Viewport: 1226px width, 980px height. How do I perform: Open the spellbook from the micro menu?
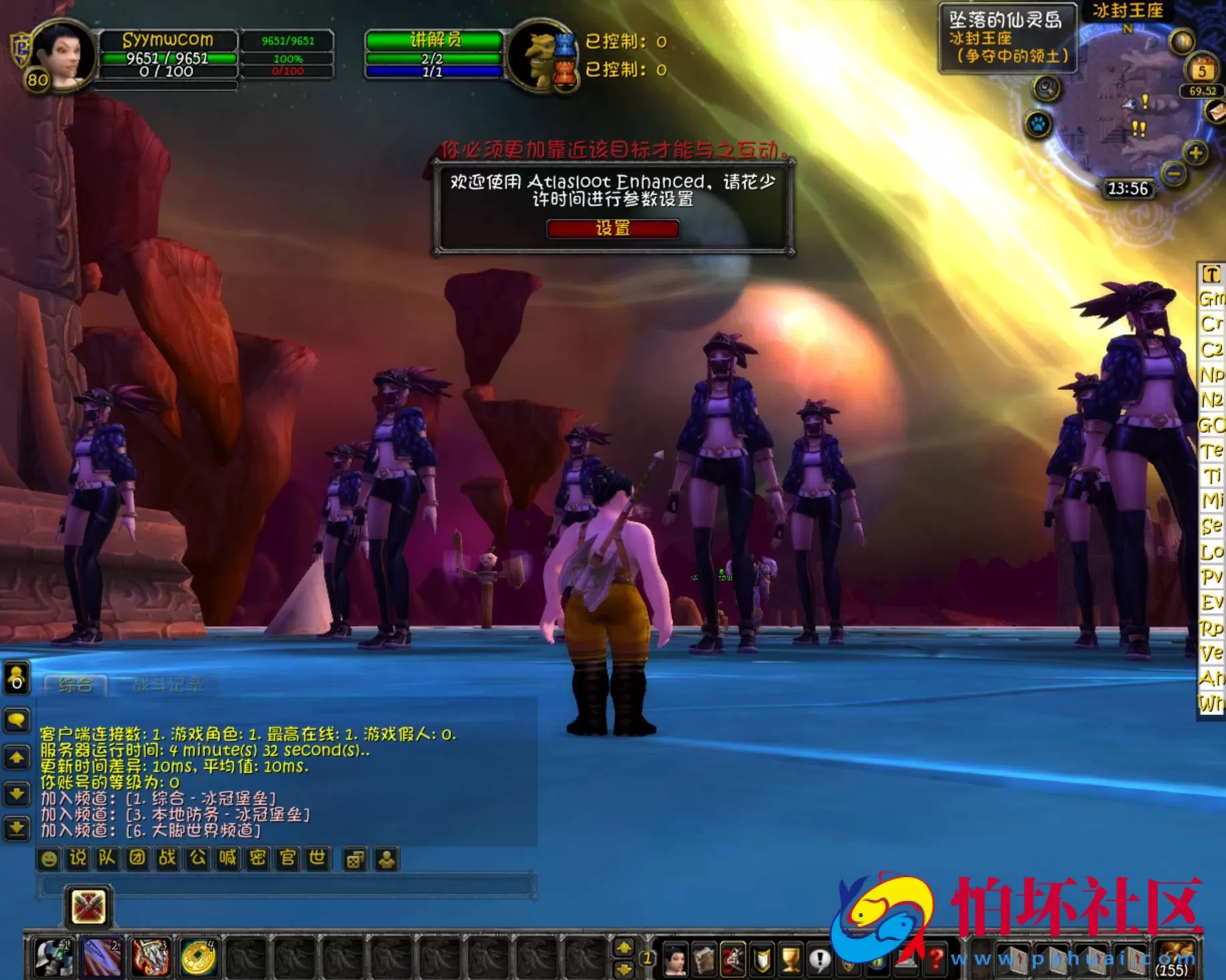[x=703, y=955]
